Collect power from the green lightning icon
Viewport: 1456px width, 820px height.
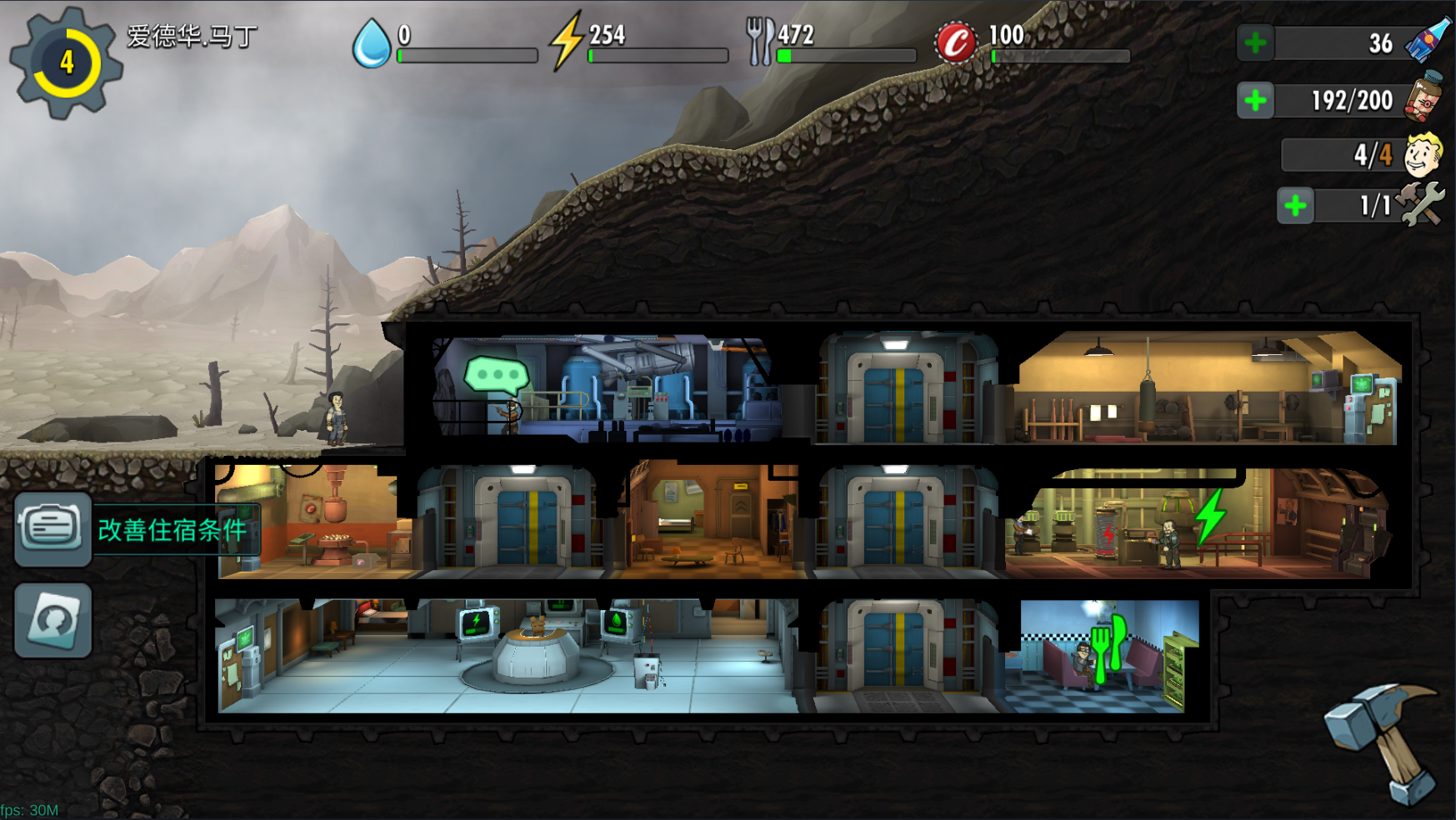(1210, 517)
